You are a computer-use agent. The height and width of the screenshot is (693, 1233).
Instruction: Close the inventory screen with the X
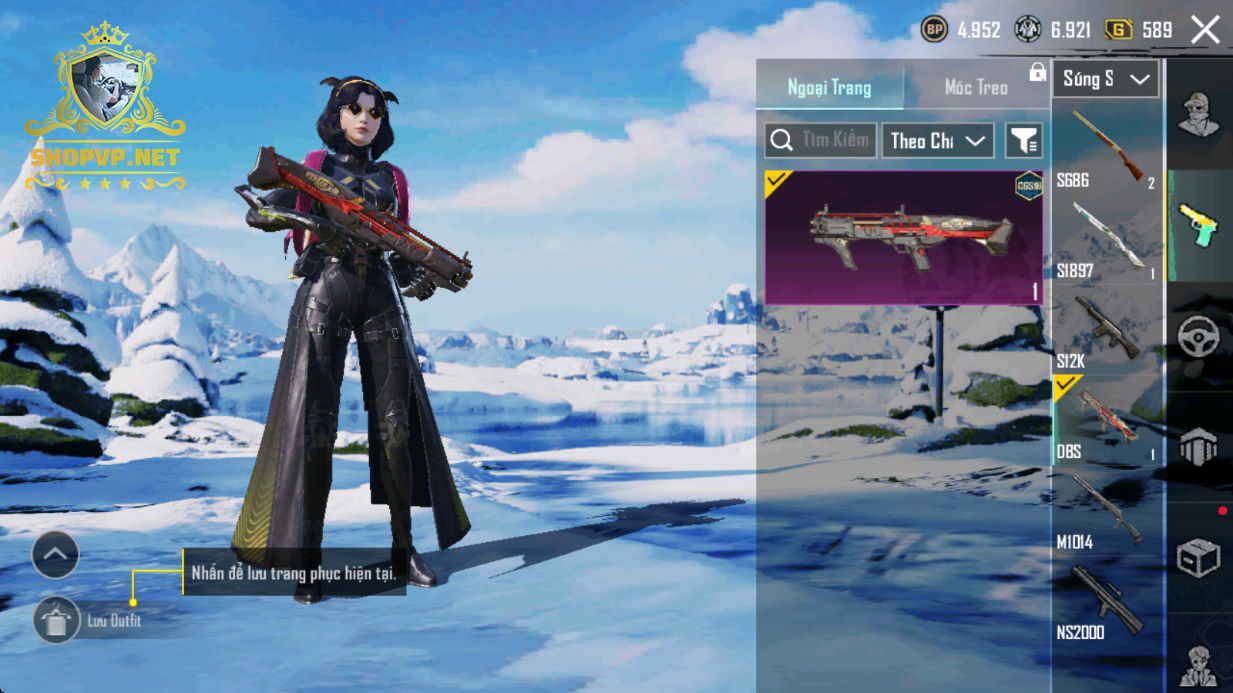(x=1205, y=30)
